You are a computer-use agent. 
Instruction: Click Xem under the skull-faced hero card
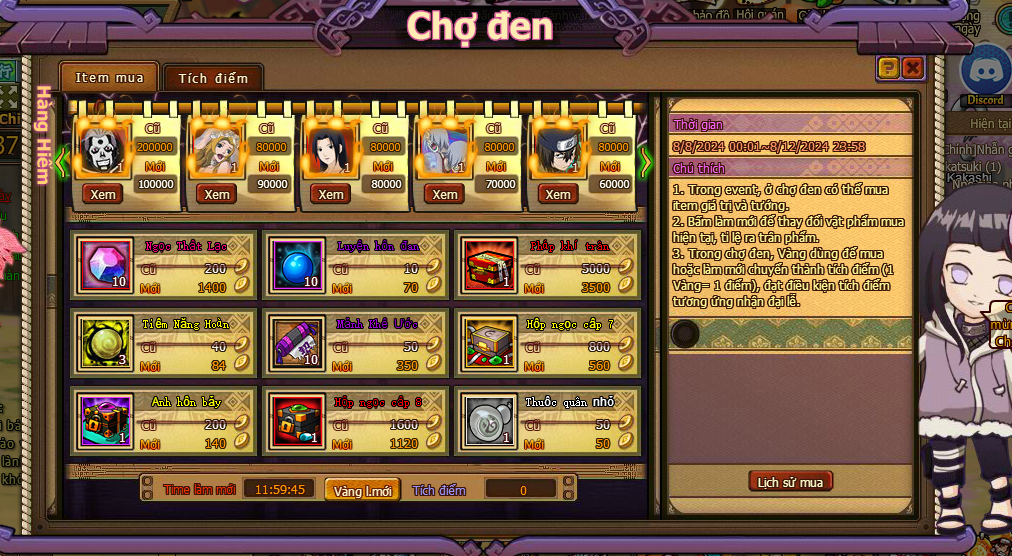tap(102, 194)
